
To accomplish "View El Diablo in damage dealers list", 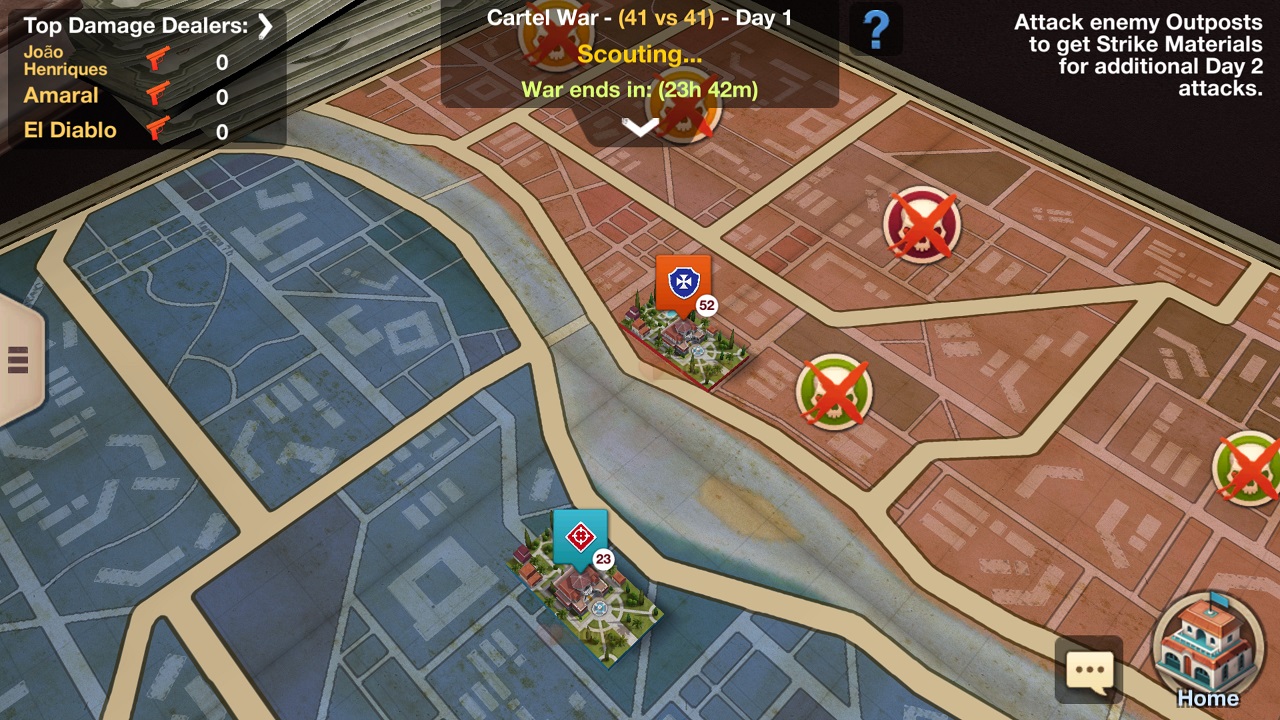I will [x=70, y=130].
